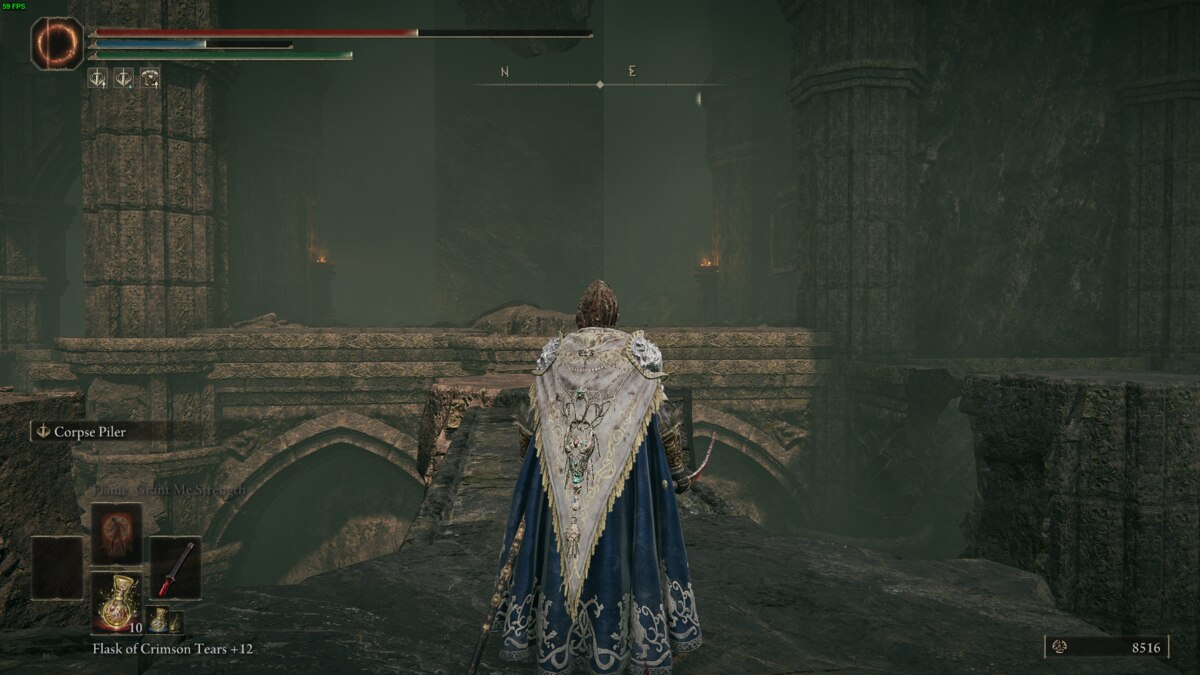Click the runes counter icon
The width and height of the screenshot is (1200, 675).
coord(1060,647)
